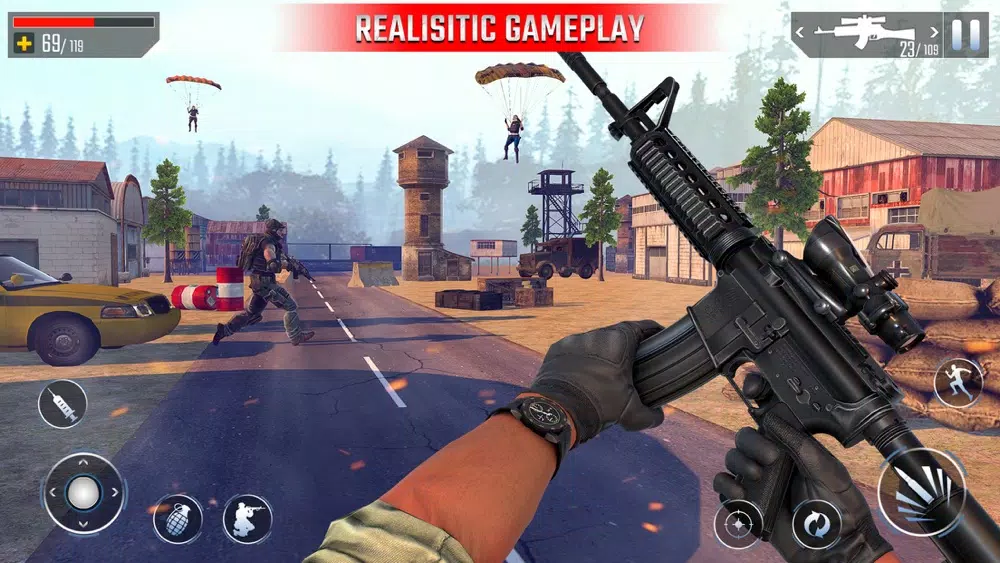
Task: Fire with the bullets shoot button
Action: coord(921,492)
